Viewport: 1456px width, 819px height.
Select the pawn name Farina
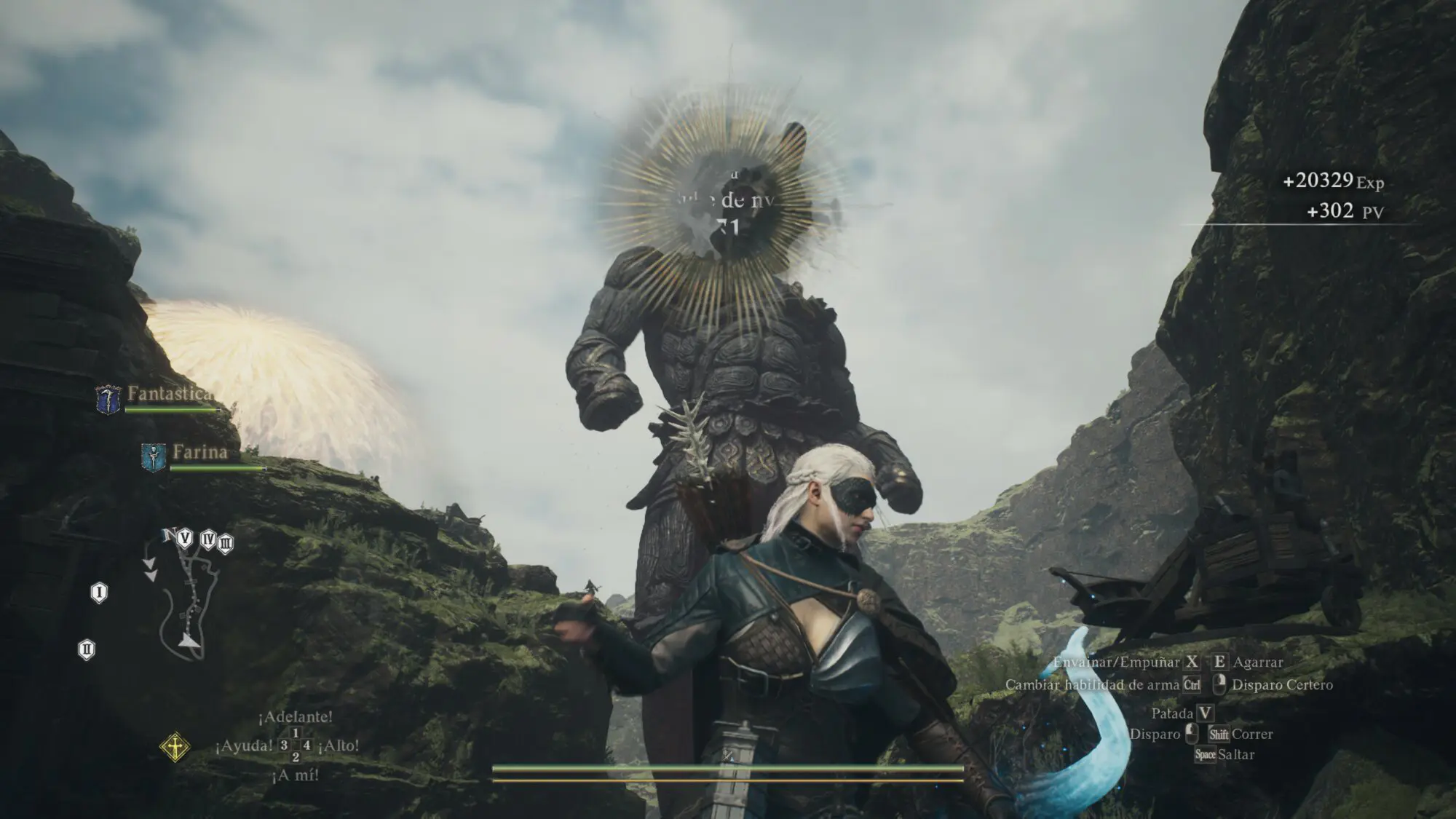[200, 452]
